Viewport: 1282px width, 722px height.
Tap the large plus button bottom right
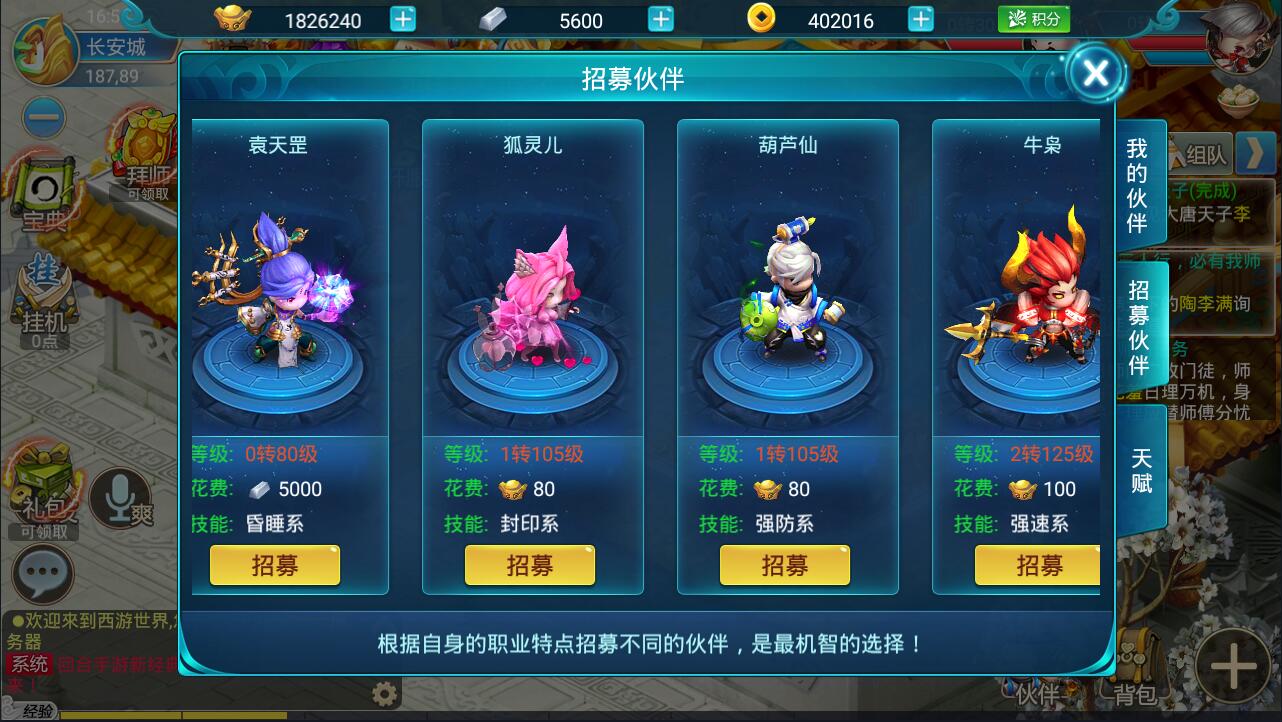(1231, 665)
